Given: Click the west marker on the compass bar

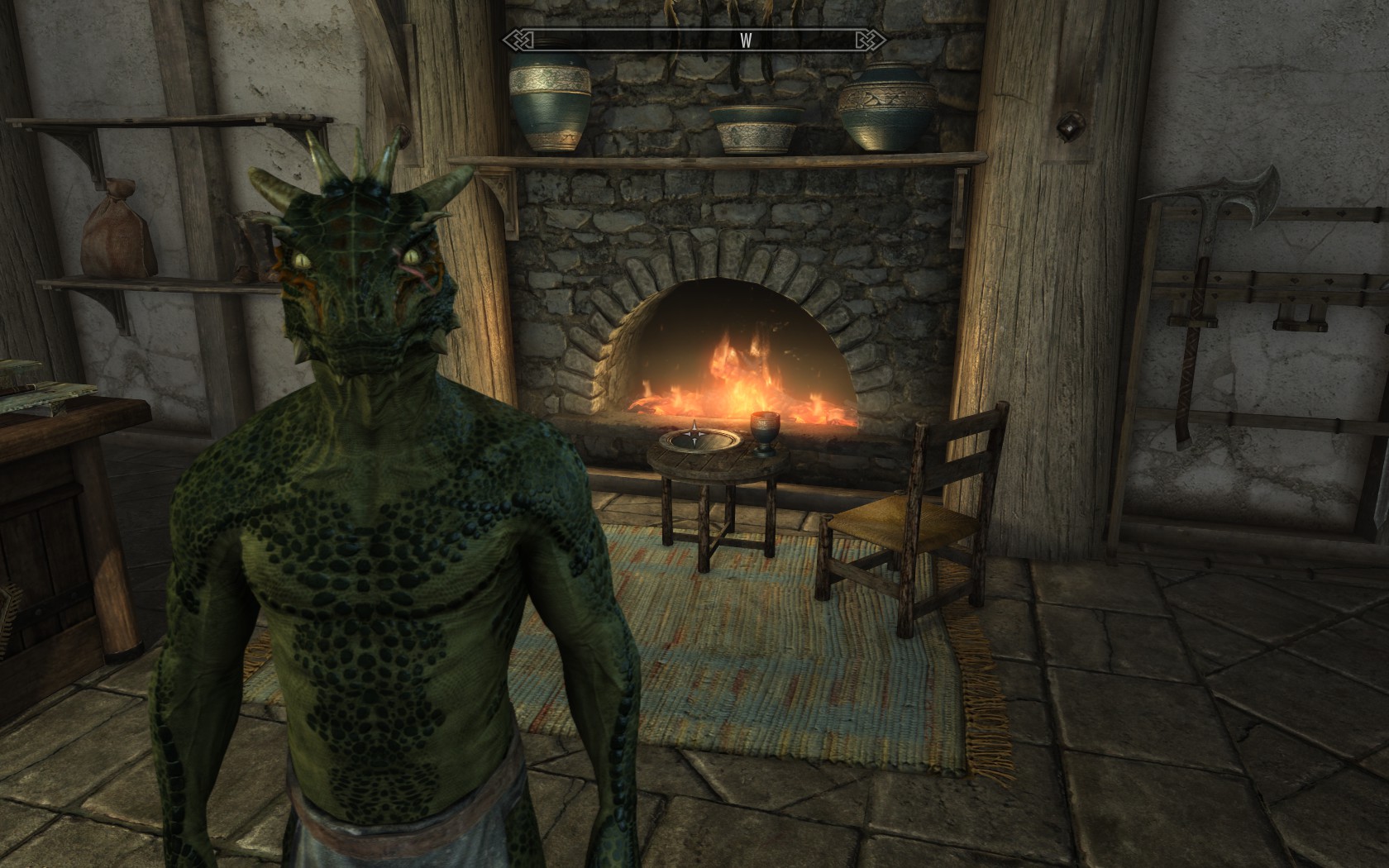Looking at the screenshot, I should tap(746, 41).
